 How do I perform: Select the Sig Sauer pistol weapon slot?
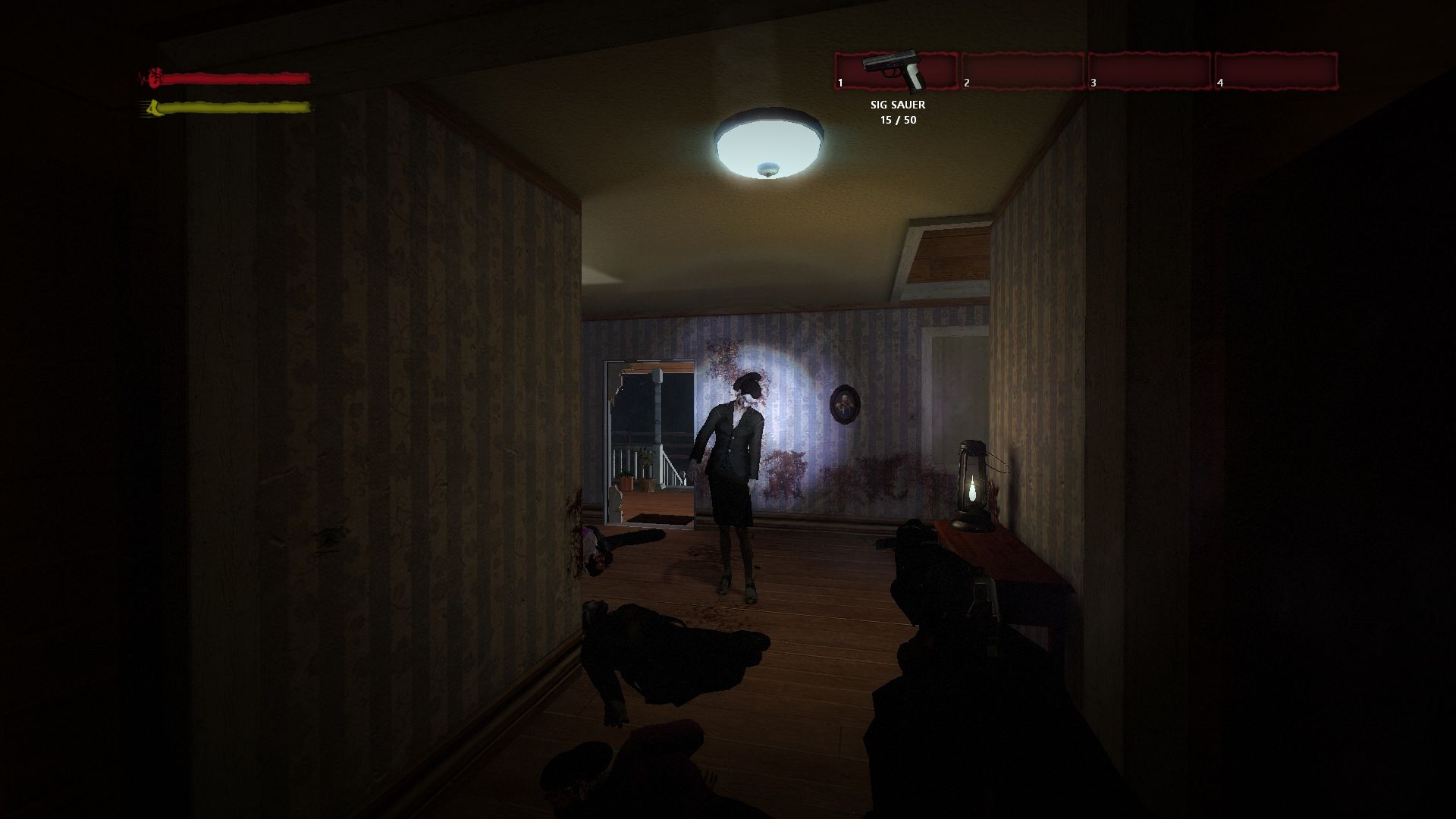point(896,71)
